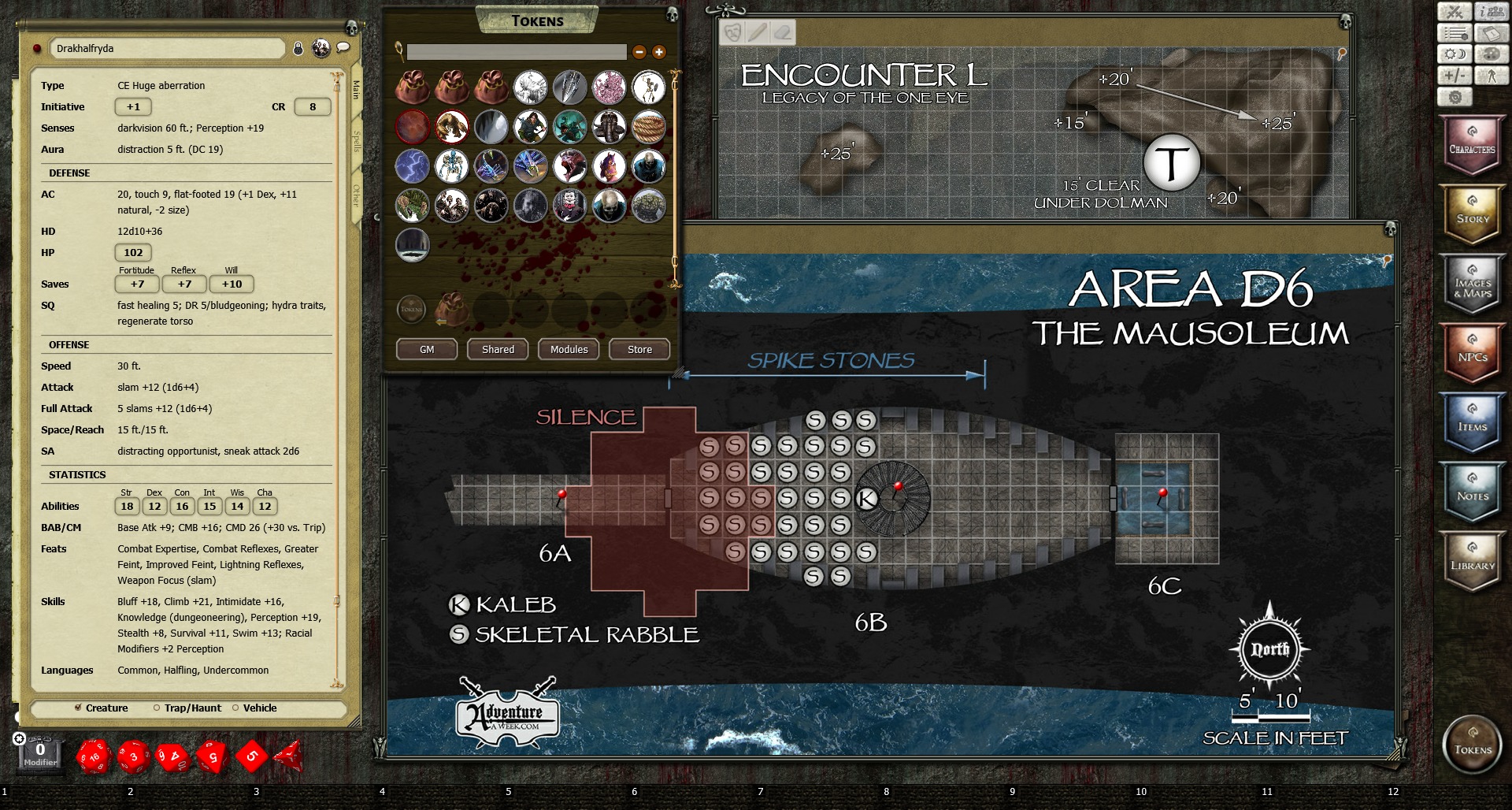
Task: Open the party sheet info icon
Action: tap(1490, 11)
